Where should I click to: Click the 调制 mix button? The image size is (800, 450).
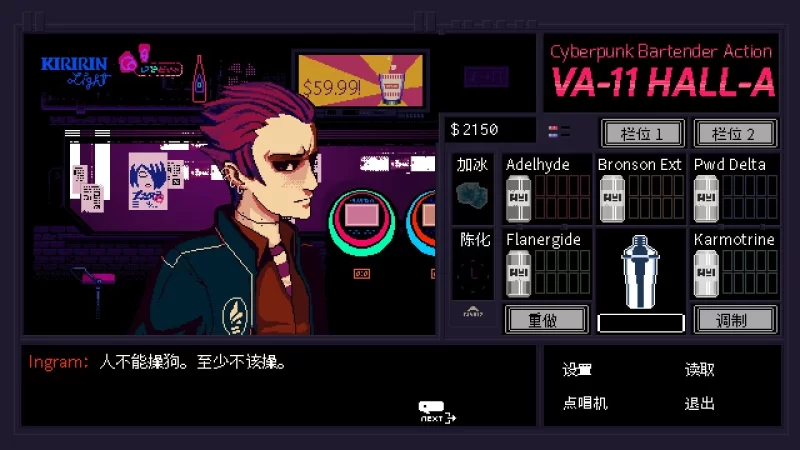(734, 319)
